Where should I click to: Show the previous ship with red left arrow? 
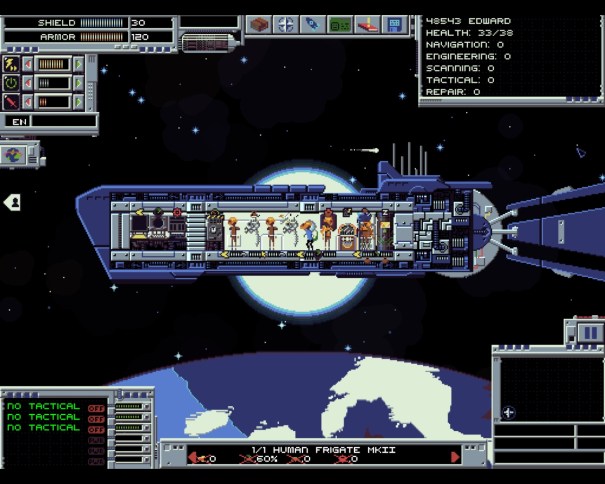pos(193,457)
